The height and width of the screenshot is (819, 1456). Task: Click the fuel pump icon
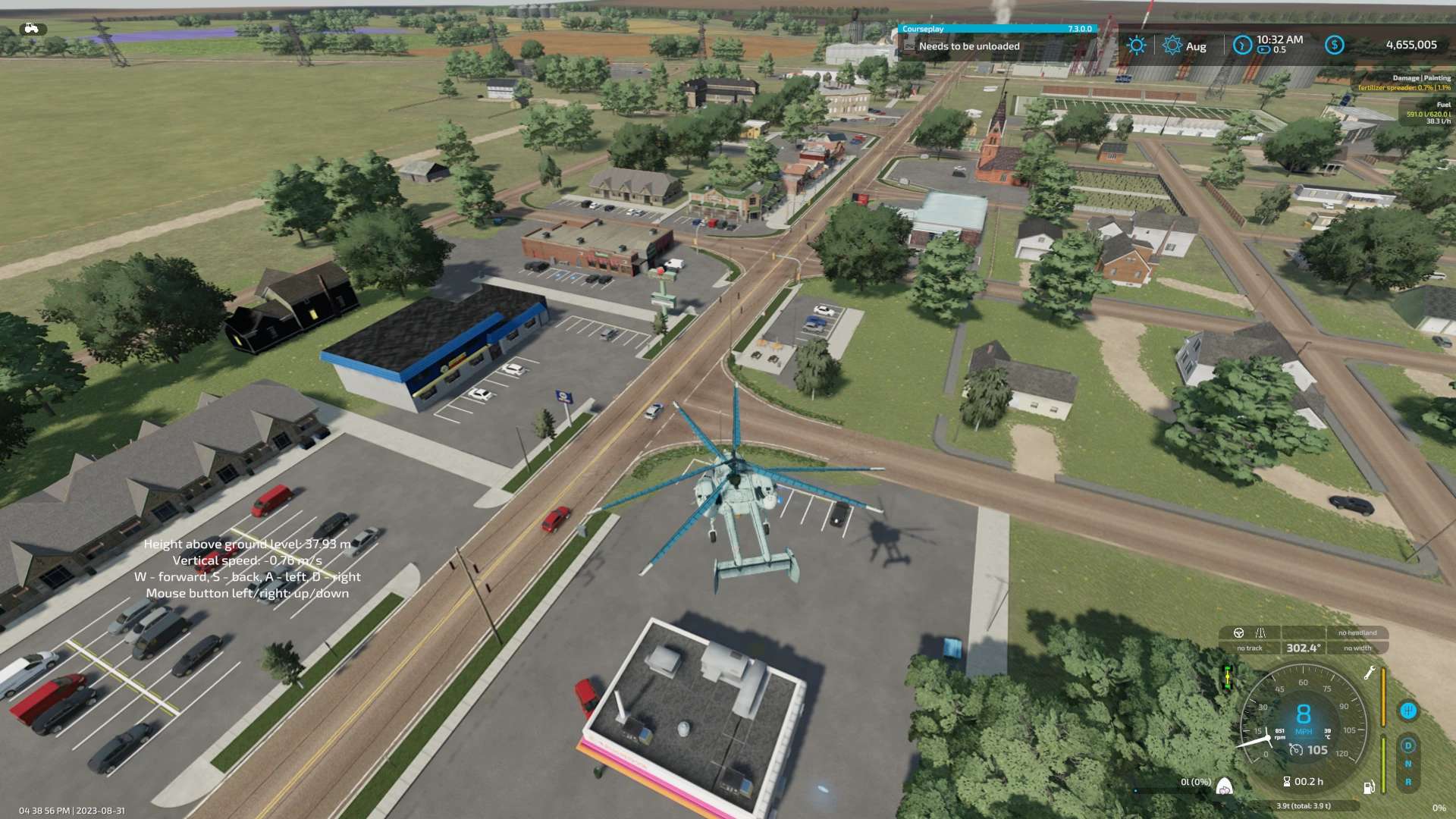tap(1369, 788)
